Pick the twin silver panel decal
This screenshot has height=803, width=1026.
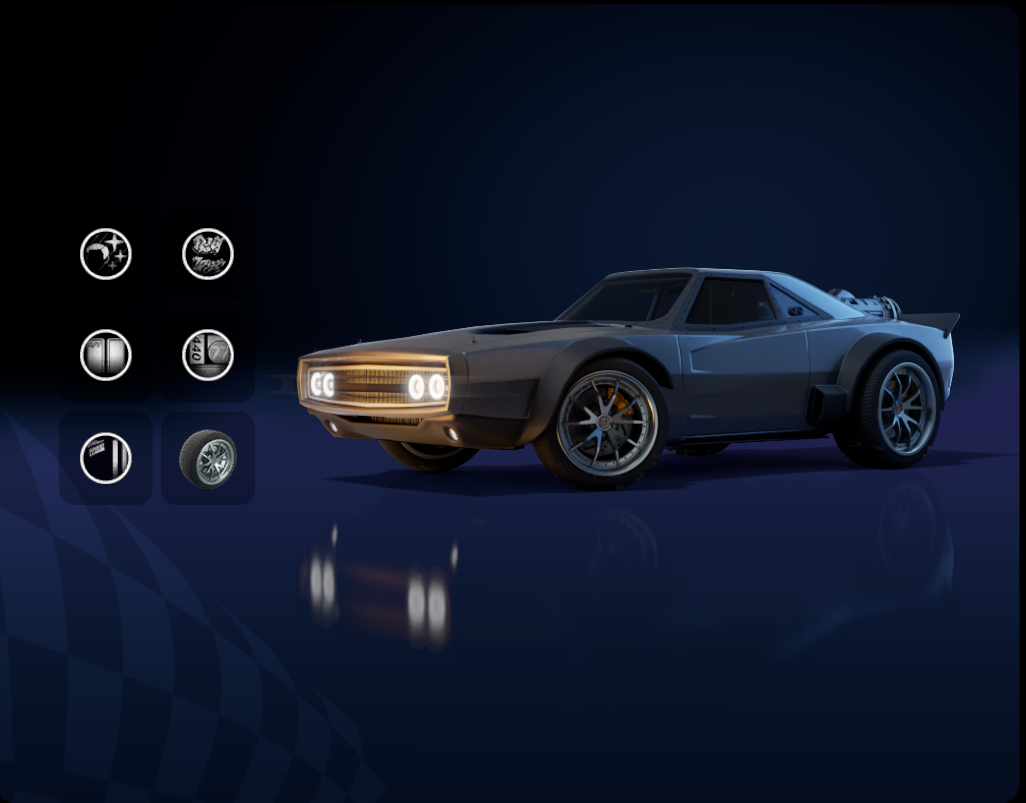point(106,355)
